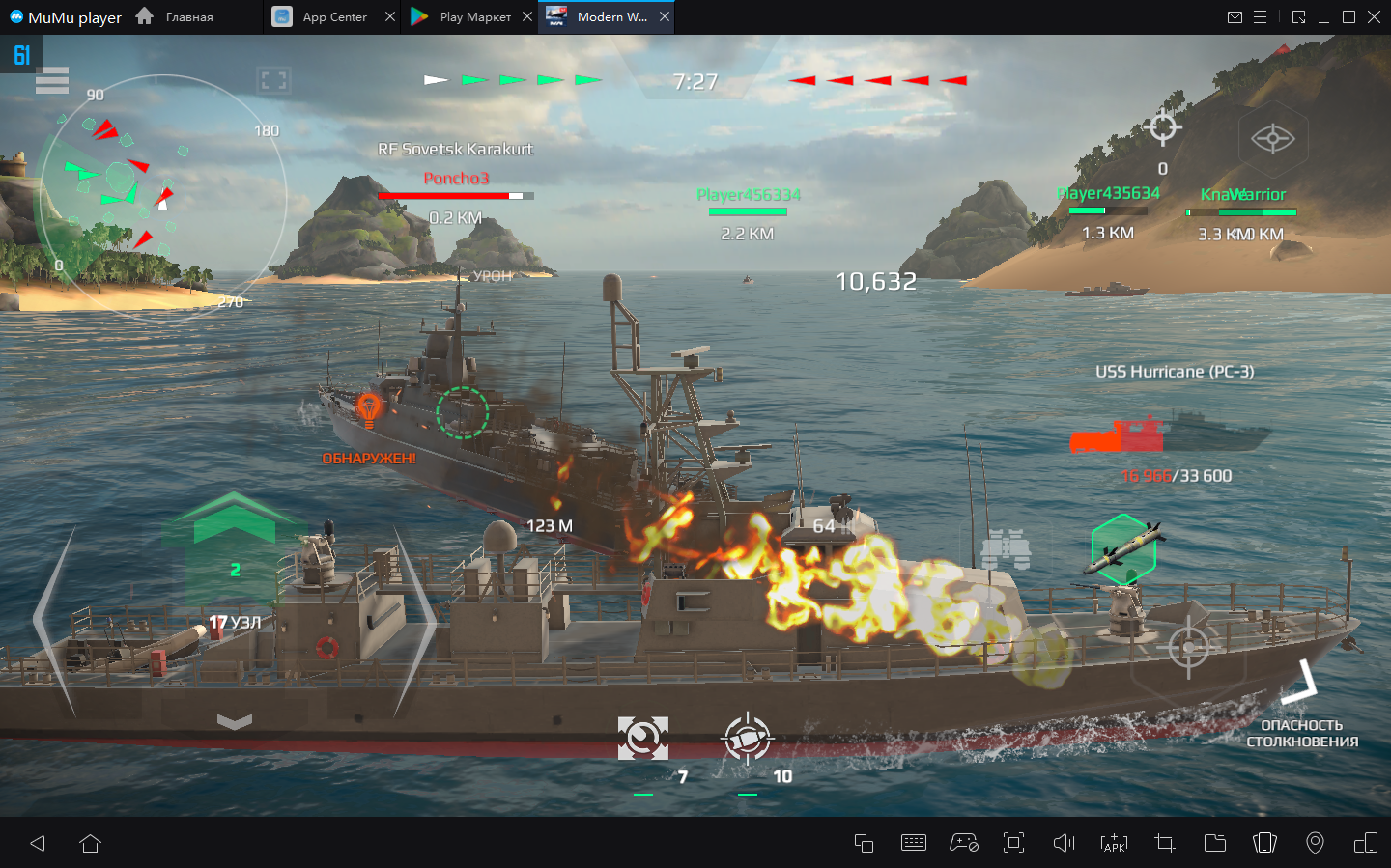Activate the repair wrench ability
The image size is (1391, 868).
click(642, 739)
